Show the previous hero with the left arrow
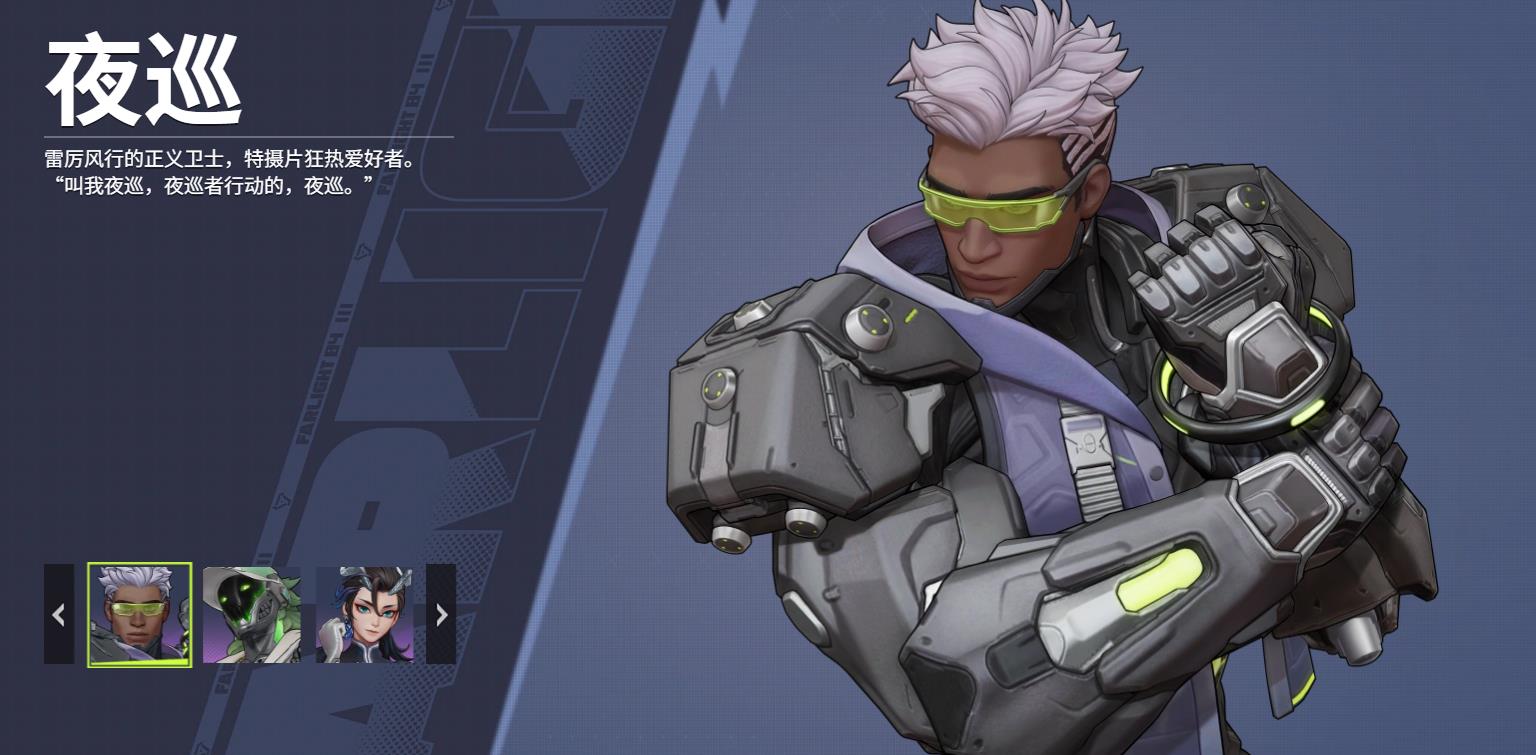The image size is (1536, 755). click(59, 614)
